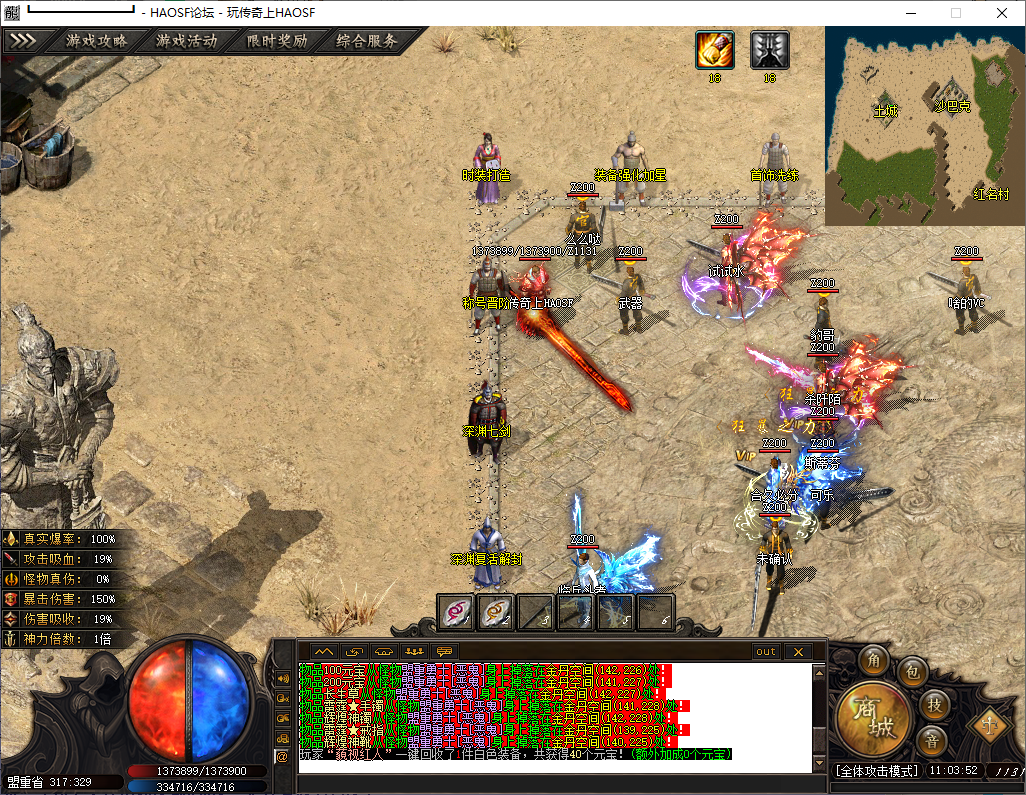Viewport: 1026px width, 795px height.
Task: Open the skills panel with 技 button
Action: click(x=933, y=704)
